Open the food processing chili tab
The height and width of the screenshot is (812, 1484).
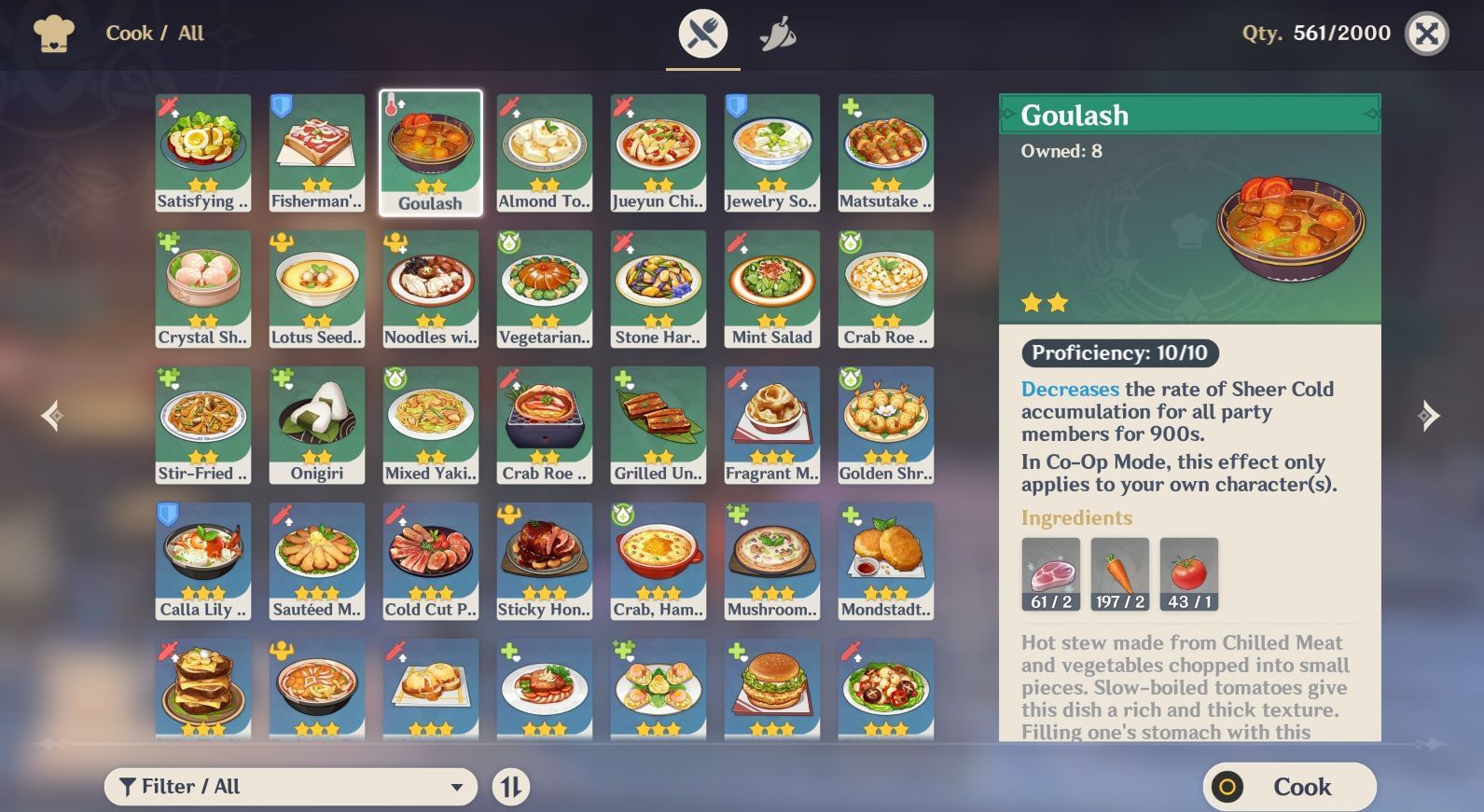pyautogui.click(x=779, y=33)
